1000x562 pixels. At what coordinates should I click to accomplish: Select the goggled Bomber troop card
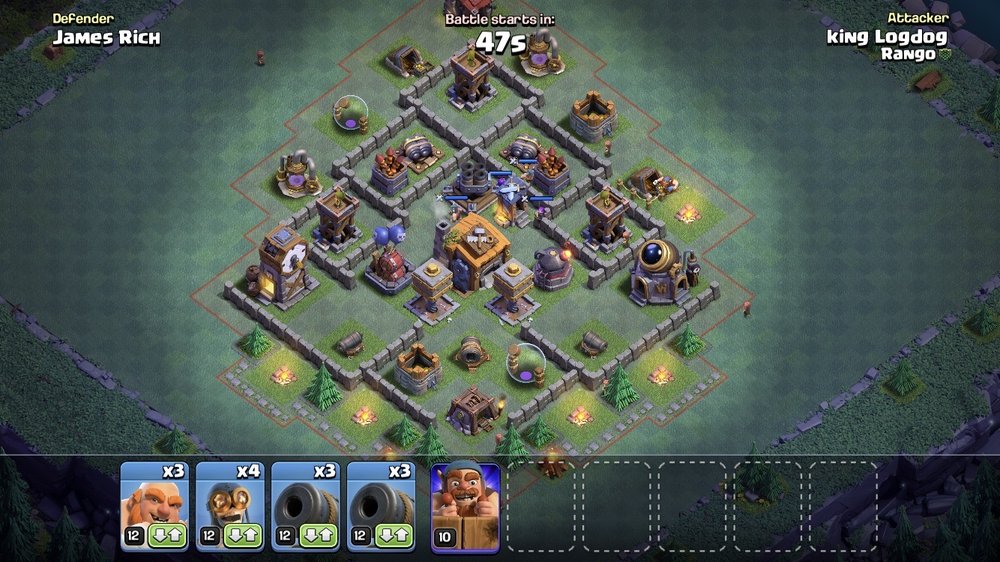point(229,497)
